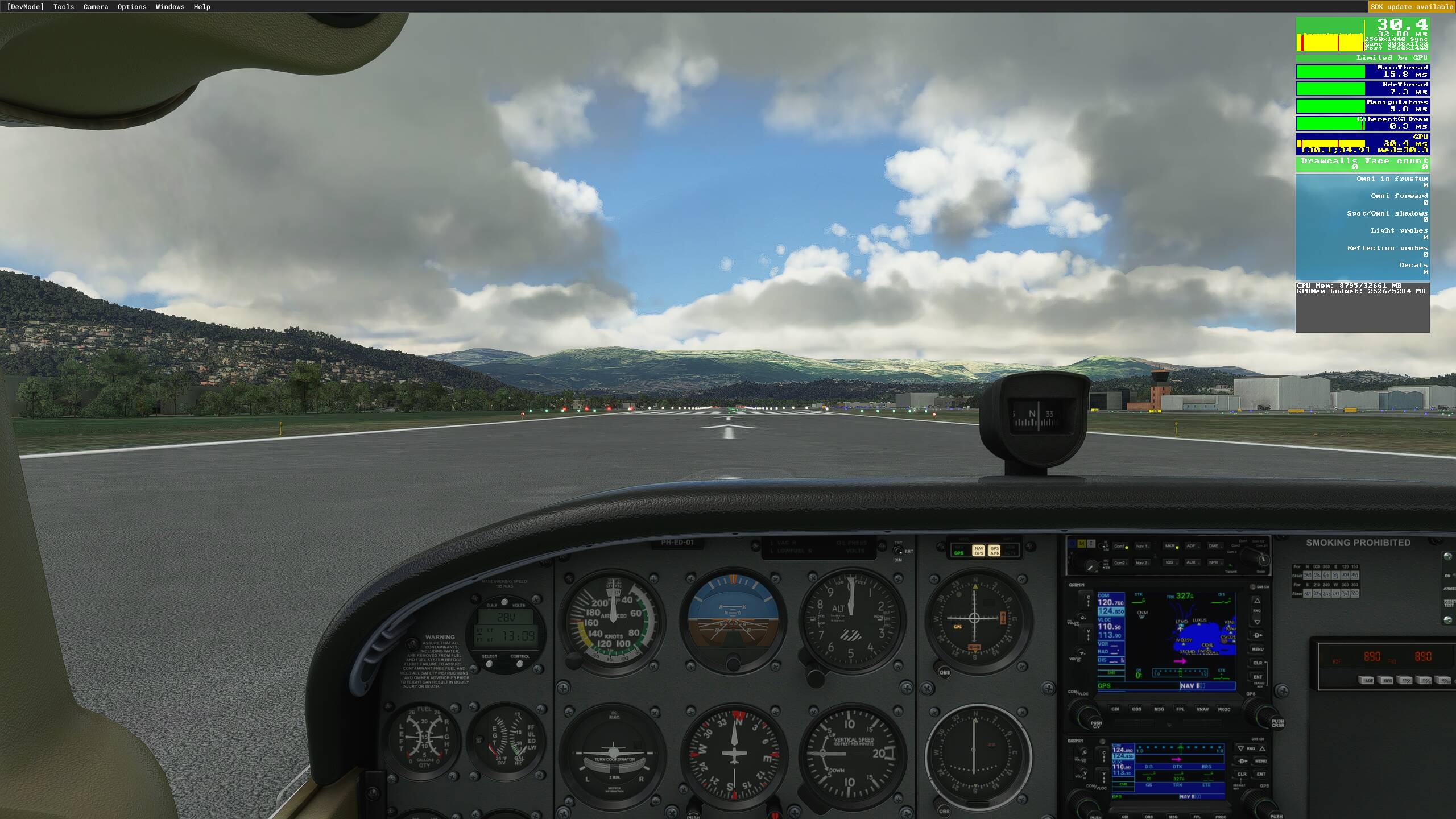The image size is (1456, 819).
Task: Open the Camera menu
Action: 95,7
